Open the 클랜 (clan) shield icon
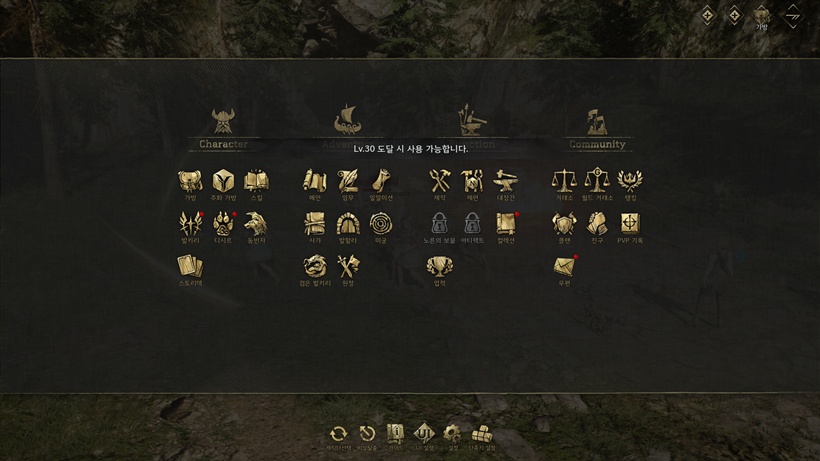 click(x=564, y=224)
